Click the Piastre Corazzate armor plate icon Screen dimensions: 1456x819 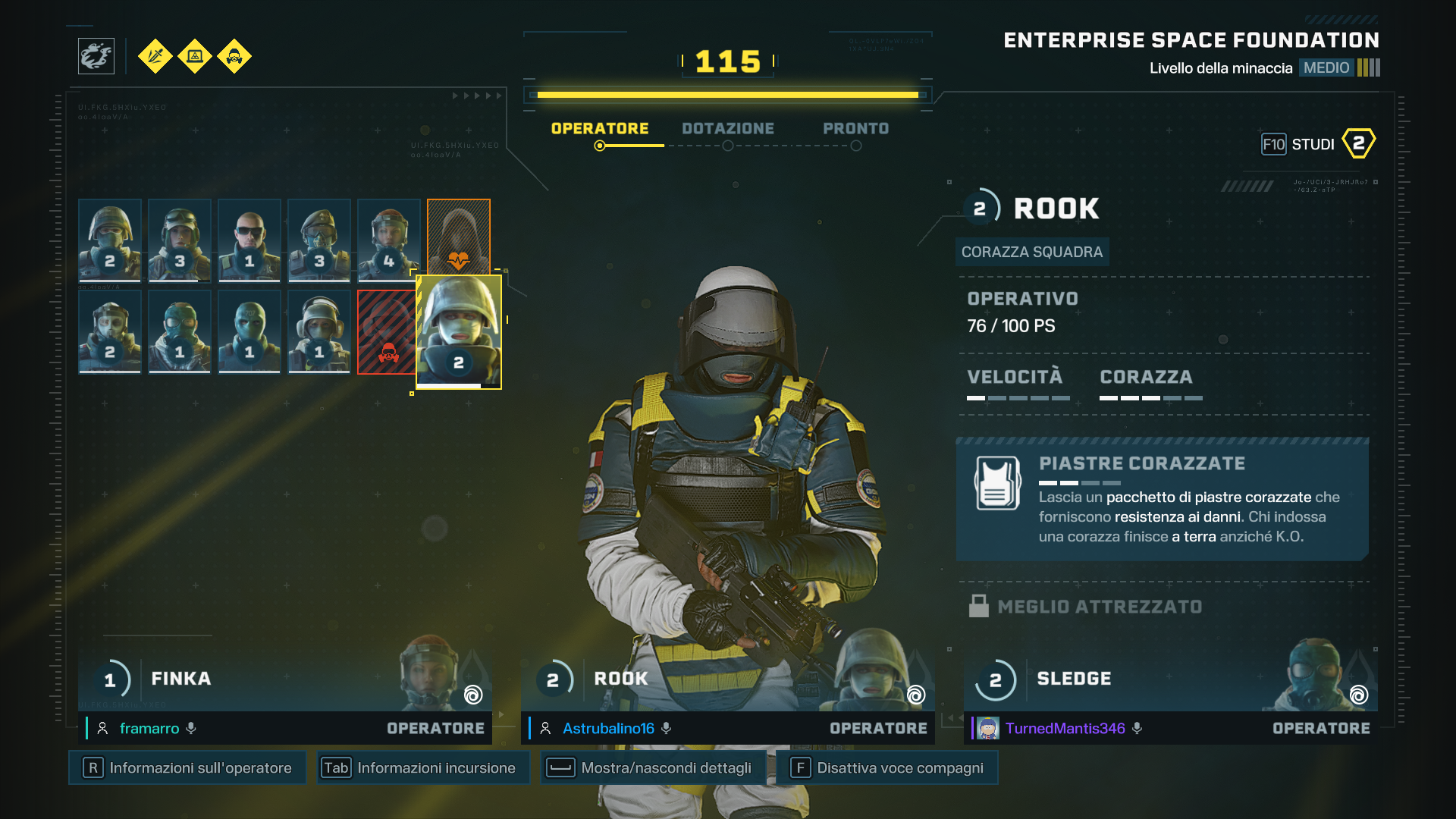[x=996, y=482]
